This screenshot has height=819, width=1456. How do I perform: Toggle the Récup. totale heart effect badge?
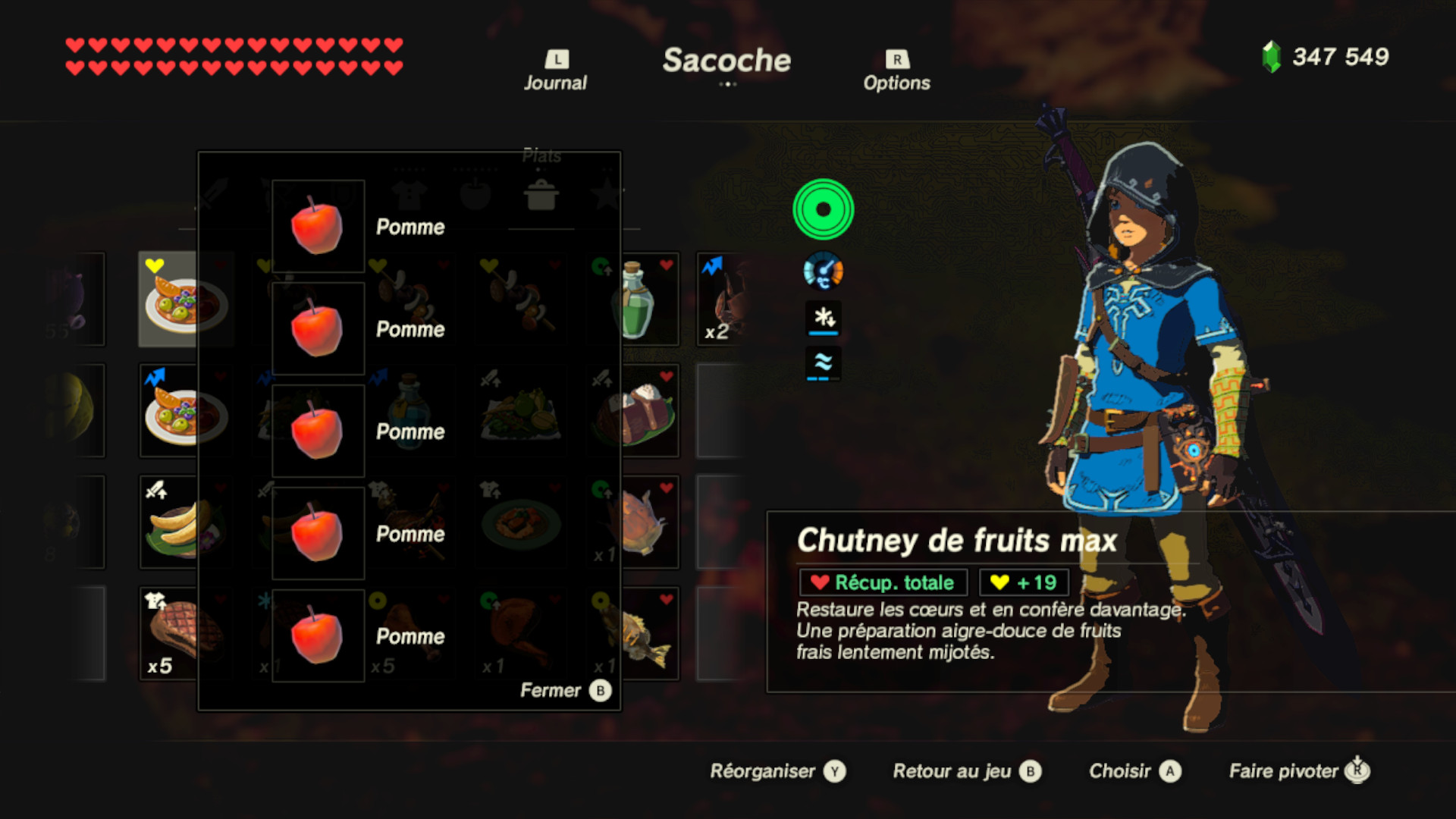tap(884, 582)
